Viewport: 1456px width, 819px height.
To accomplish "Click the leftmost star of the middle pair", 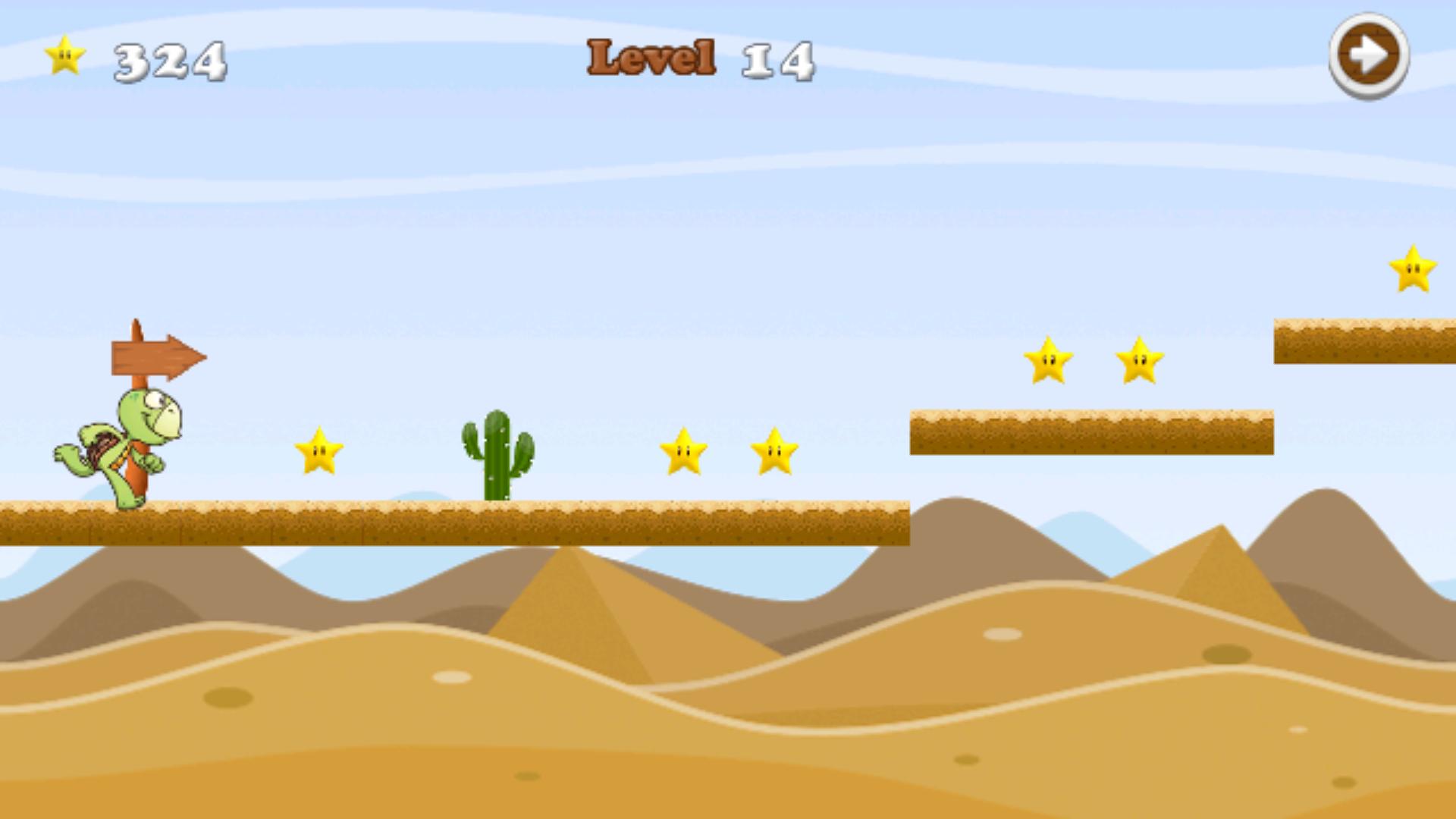I will click(x=685, y=452).
